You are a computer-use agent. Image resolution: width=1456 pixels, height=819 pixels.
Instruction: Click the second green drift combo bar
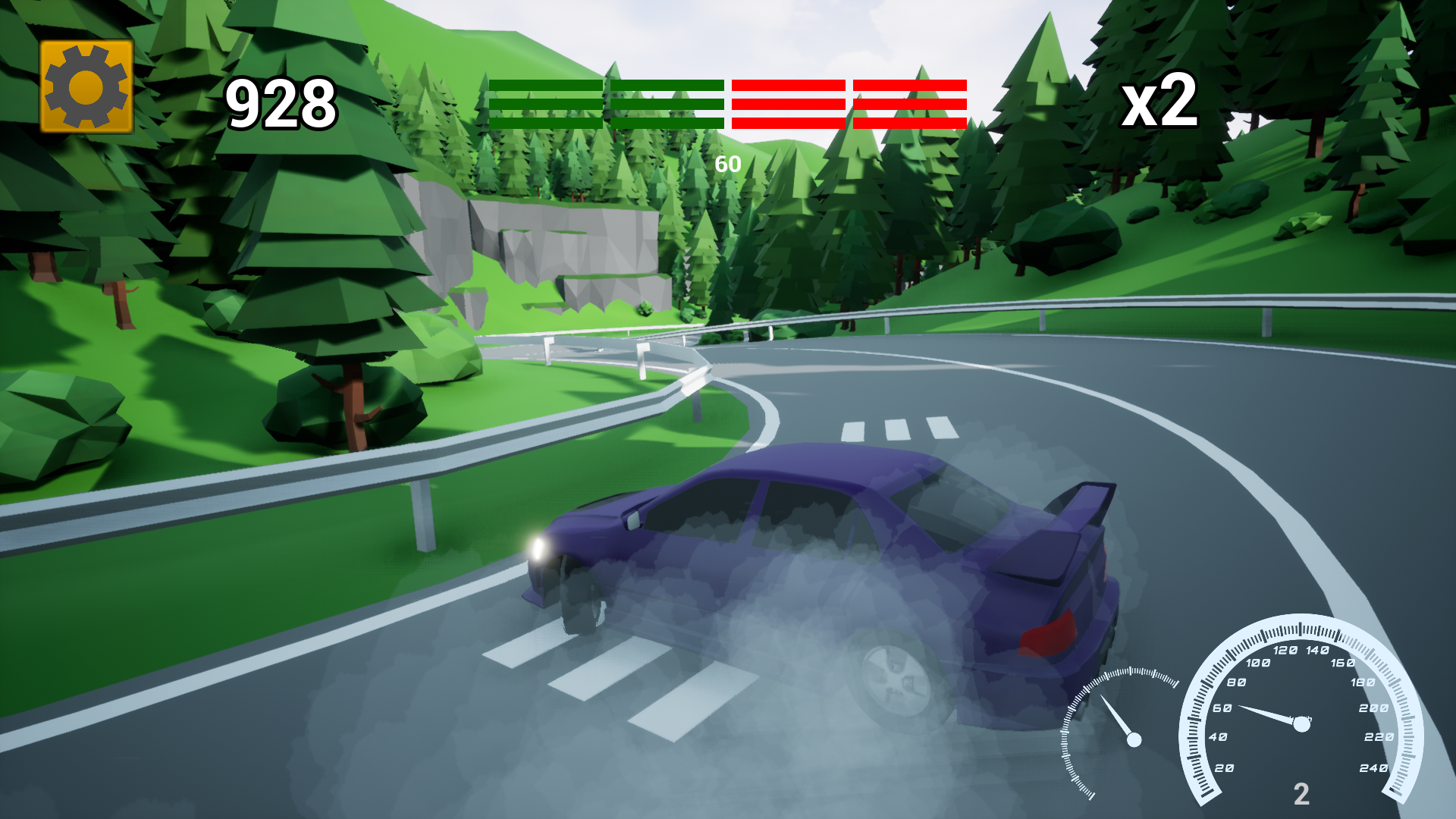tap(666, 104)
